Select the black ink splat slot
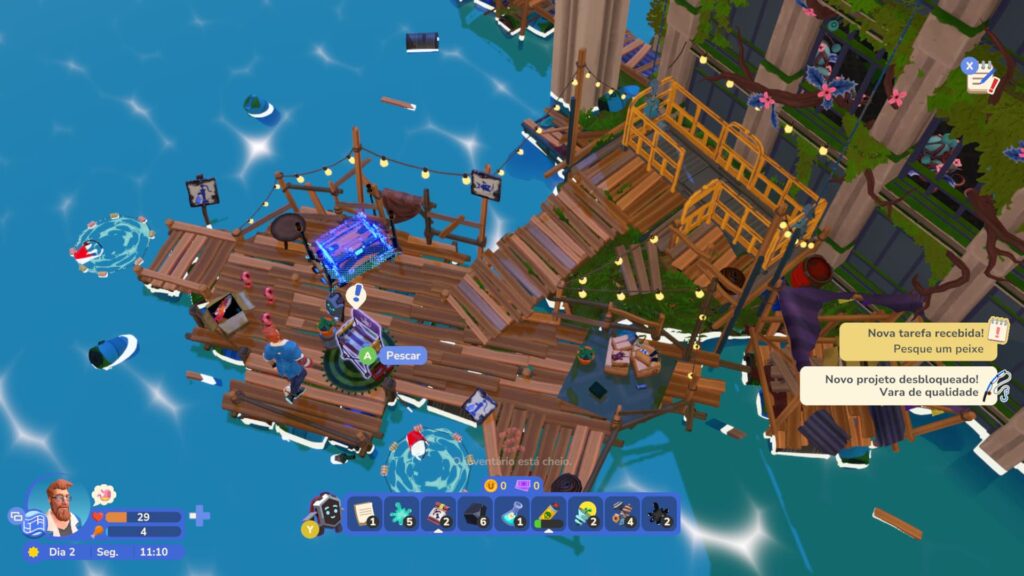1024x576 pixels. click(x=660, y=514)
